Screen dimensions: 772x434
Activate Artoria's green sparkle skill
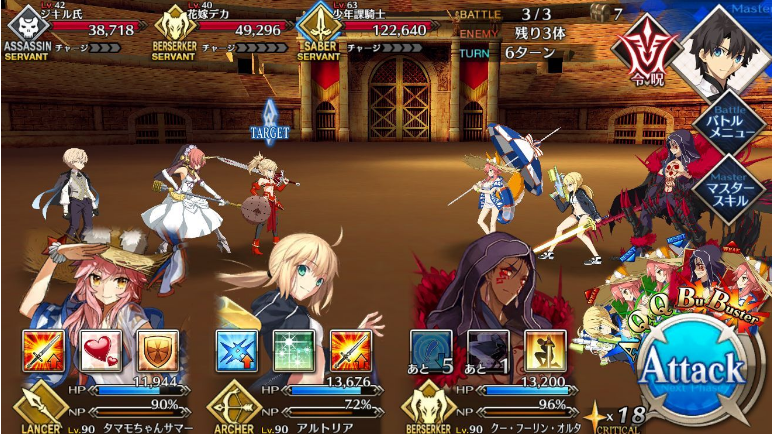click(x=294, y=349)
